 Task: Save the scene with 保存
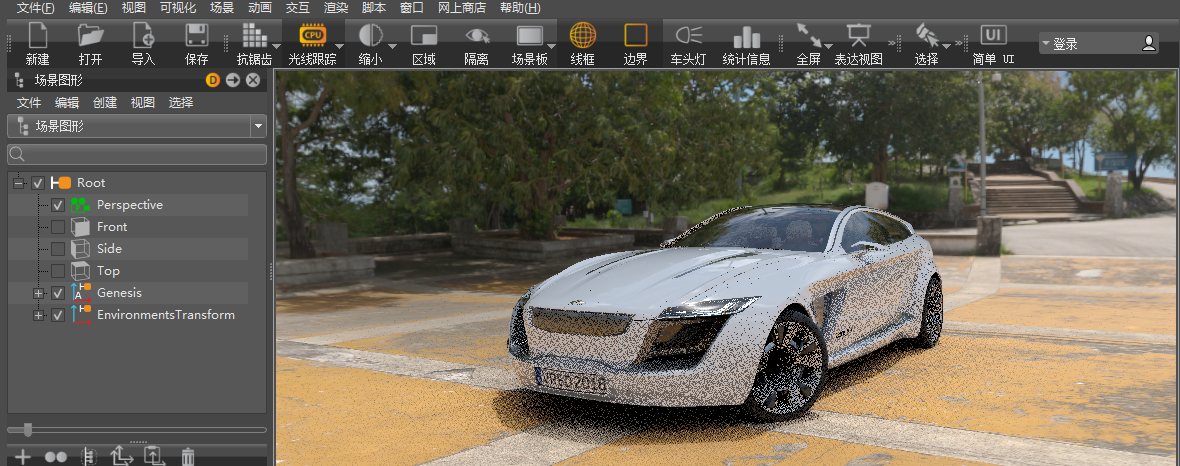pos(196,44)
